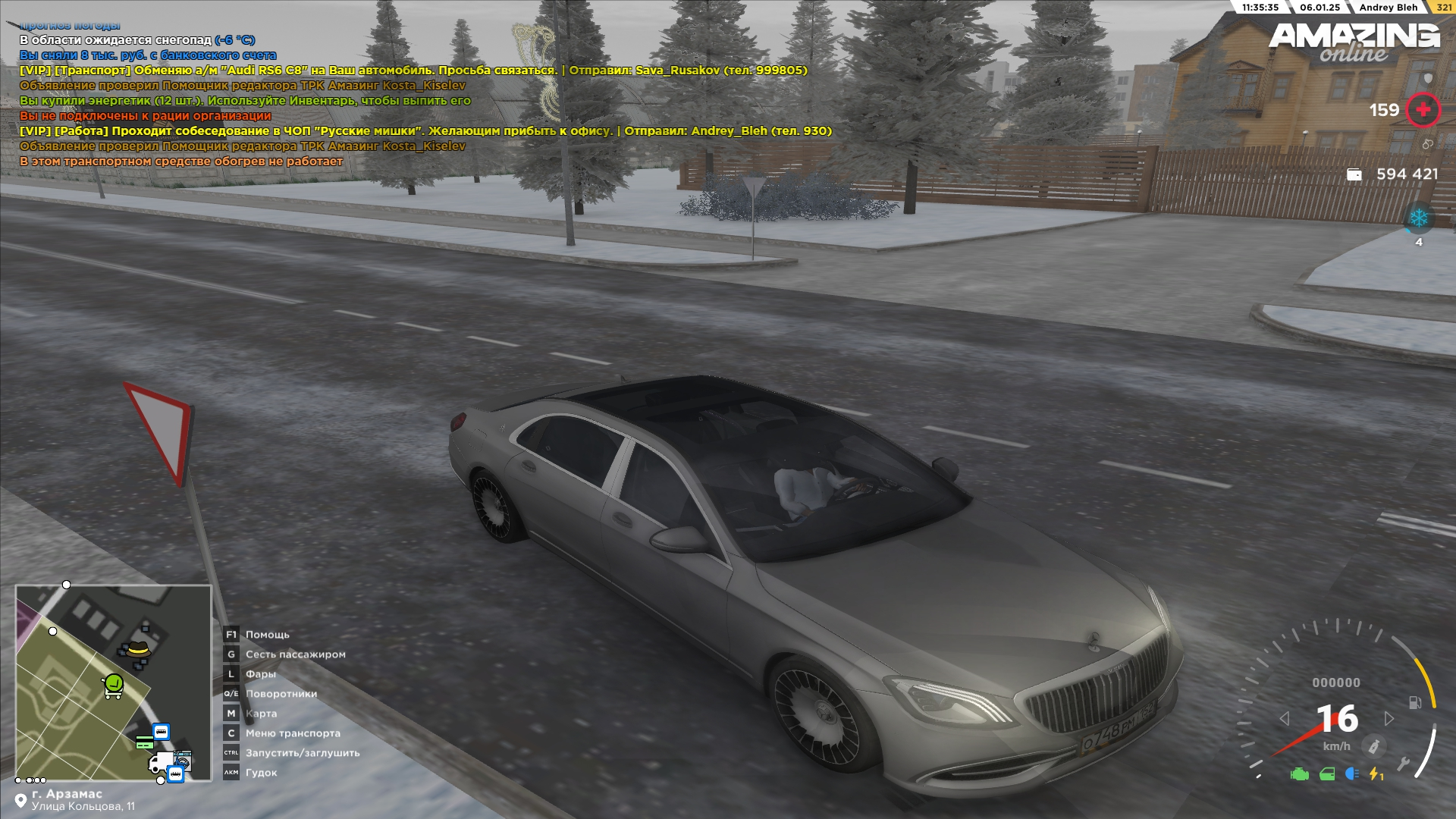The height and width of the screenshot is (819, 1456).
Task: Click the minimap in the corner
Action: 114,682
